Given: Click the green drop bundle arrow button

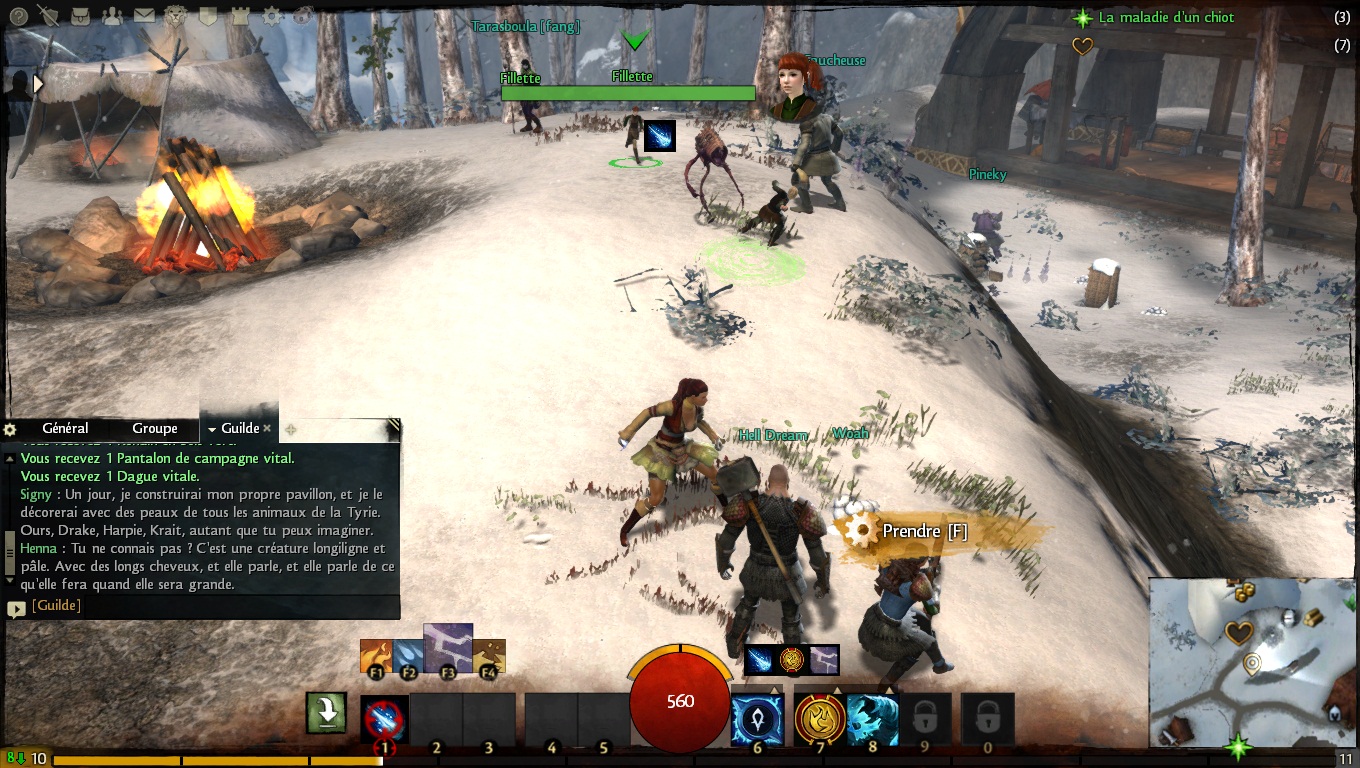Looking at the screenshot, I should pos(327,712).
